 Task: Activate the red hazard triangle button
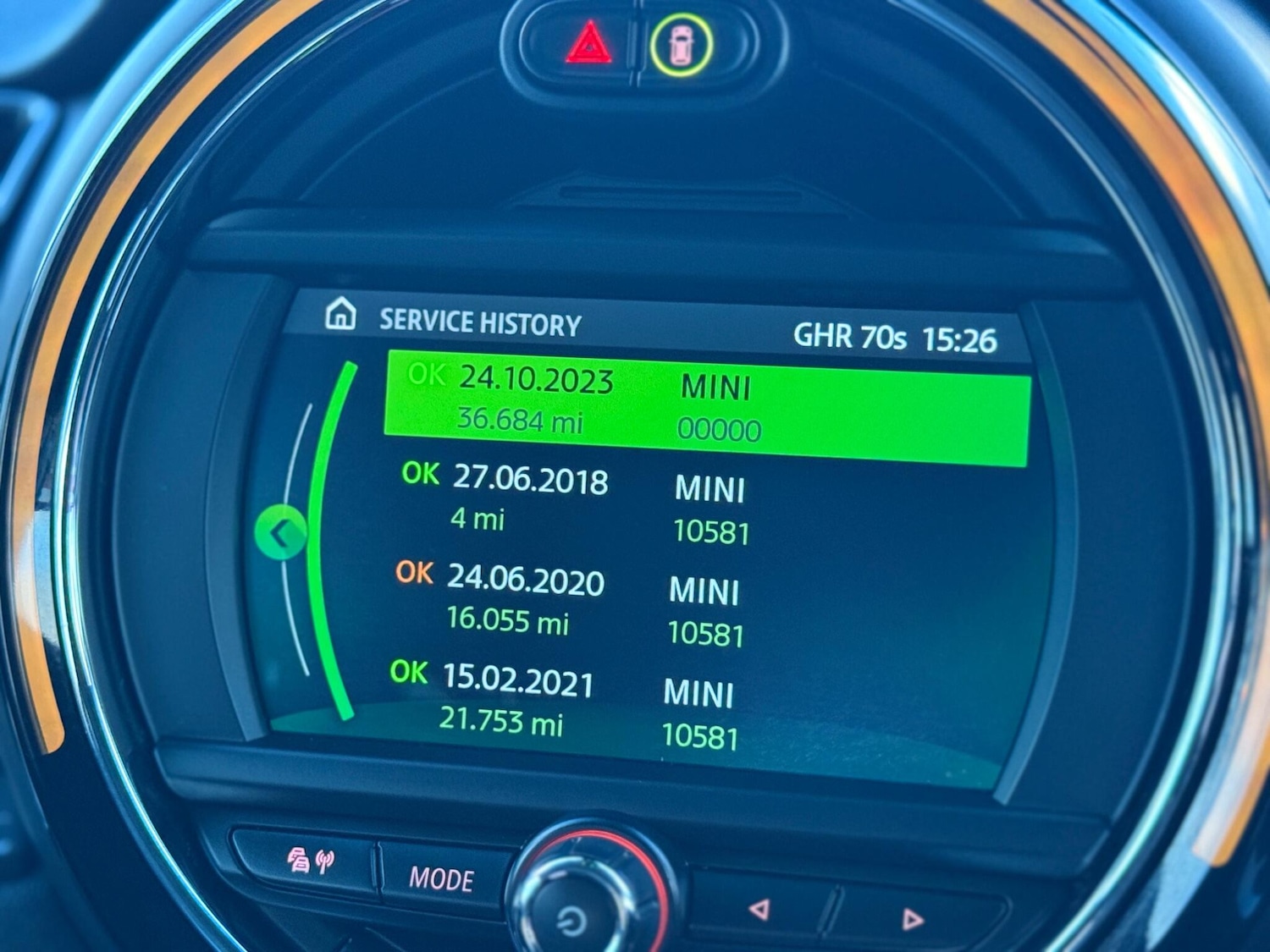pyautogui.click(x=588, y=44)
